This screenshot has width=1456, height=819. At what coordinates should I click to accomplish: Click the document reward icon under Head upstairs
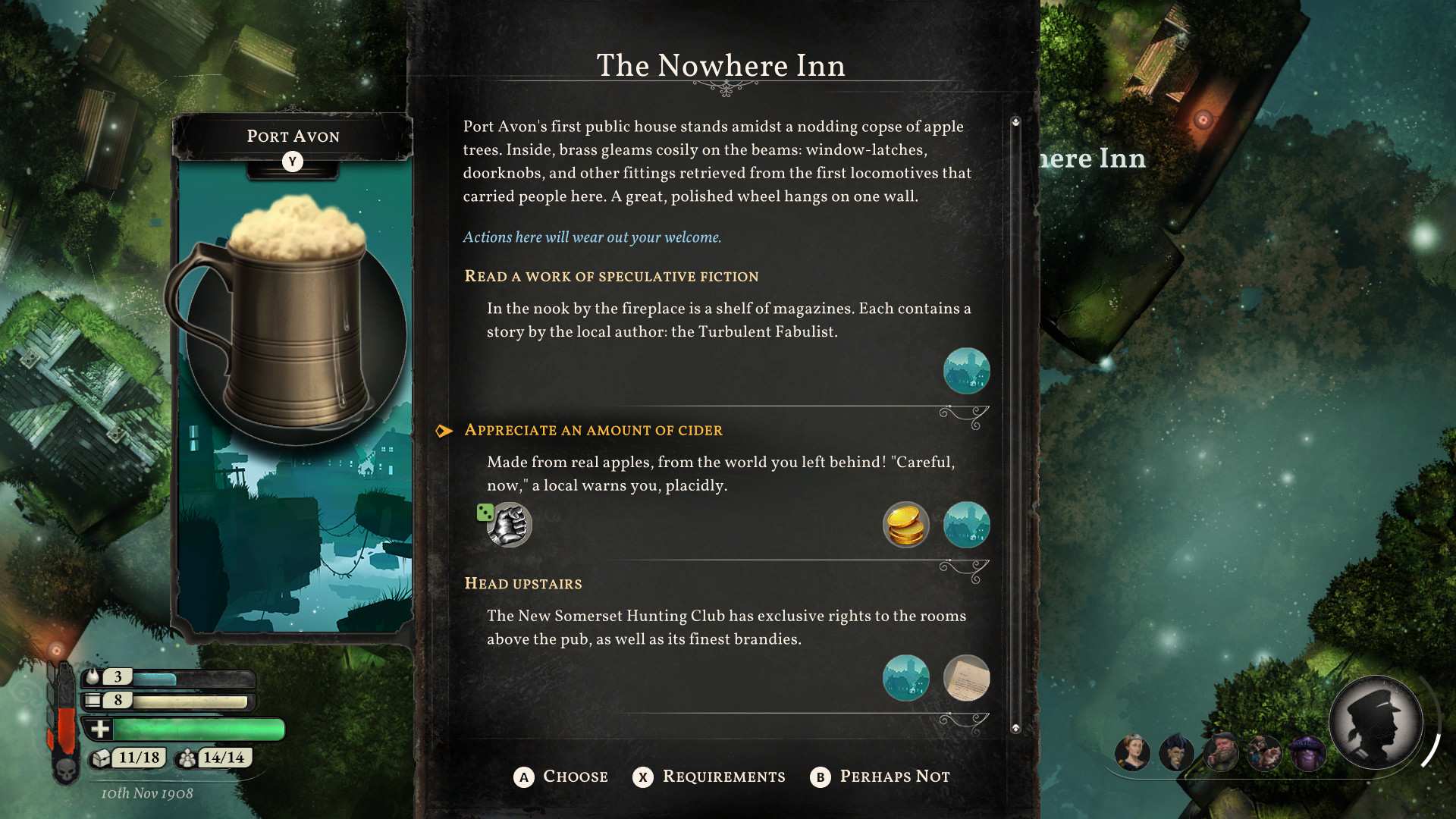pos(966,679)
